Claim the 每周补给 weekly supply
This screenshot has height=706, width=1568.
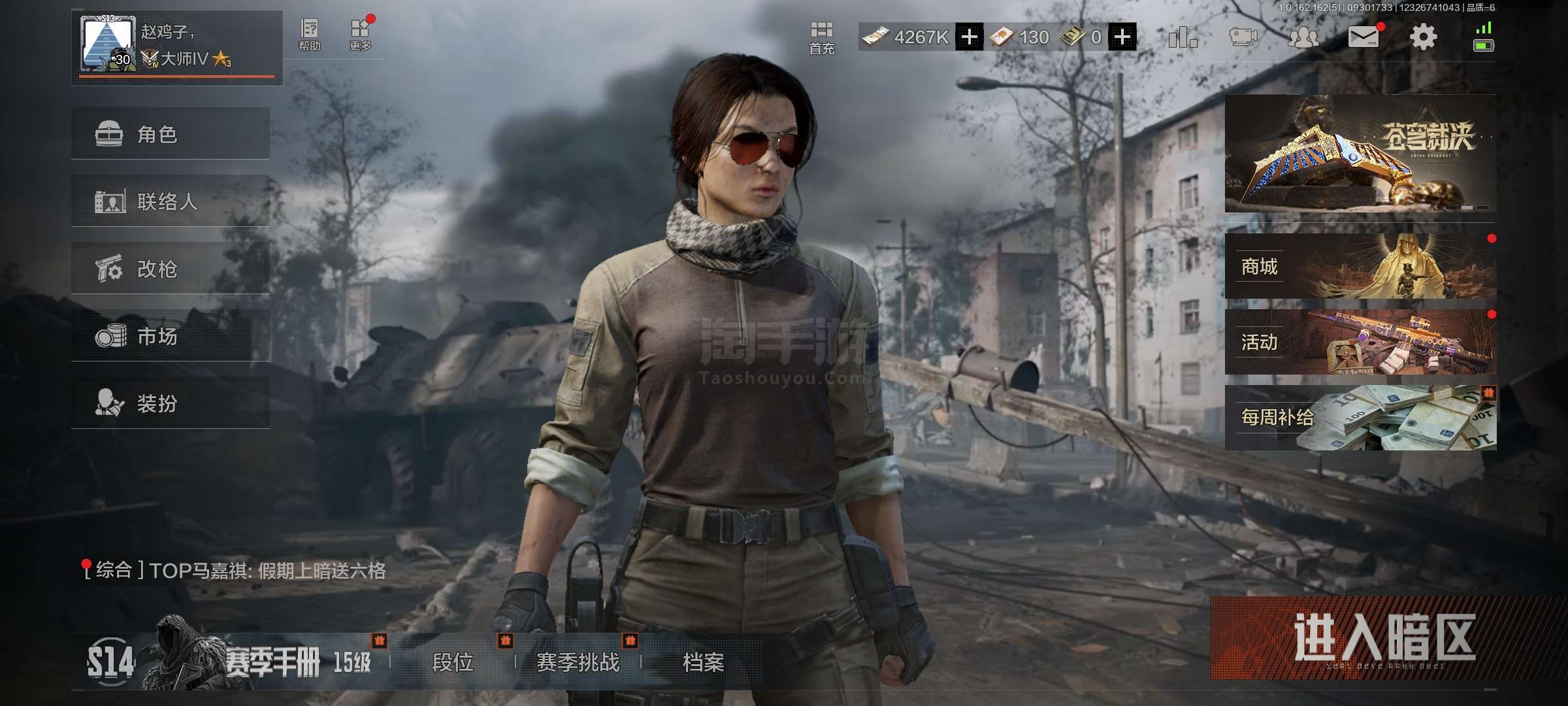pyautogui.click(x=1360, y=418)
